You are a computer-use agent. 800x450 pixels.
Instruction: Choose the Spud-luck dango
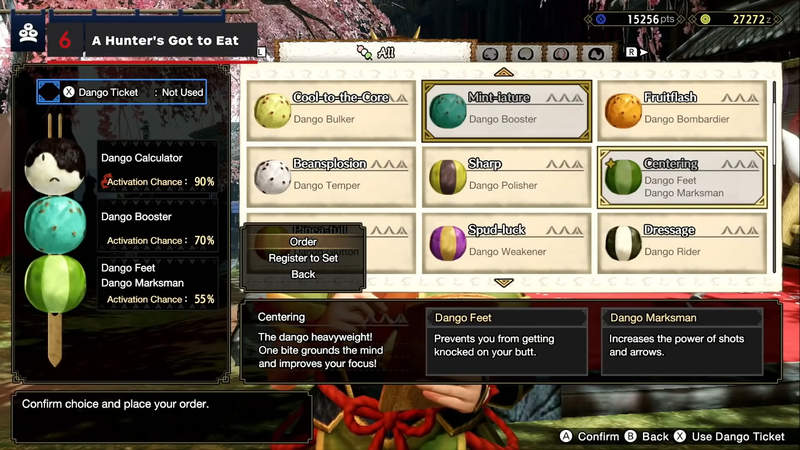[506, 243]
